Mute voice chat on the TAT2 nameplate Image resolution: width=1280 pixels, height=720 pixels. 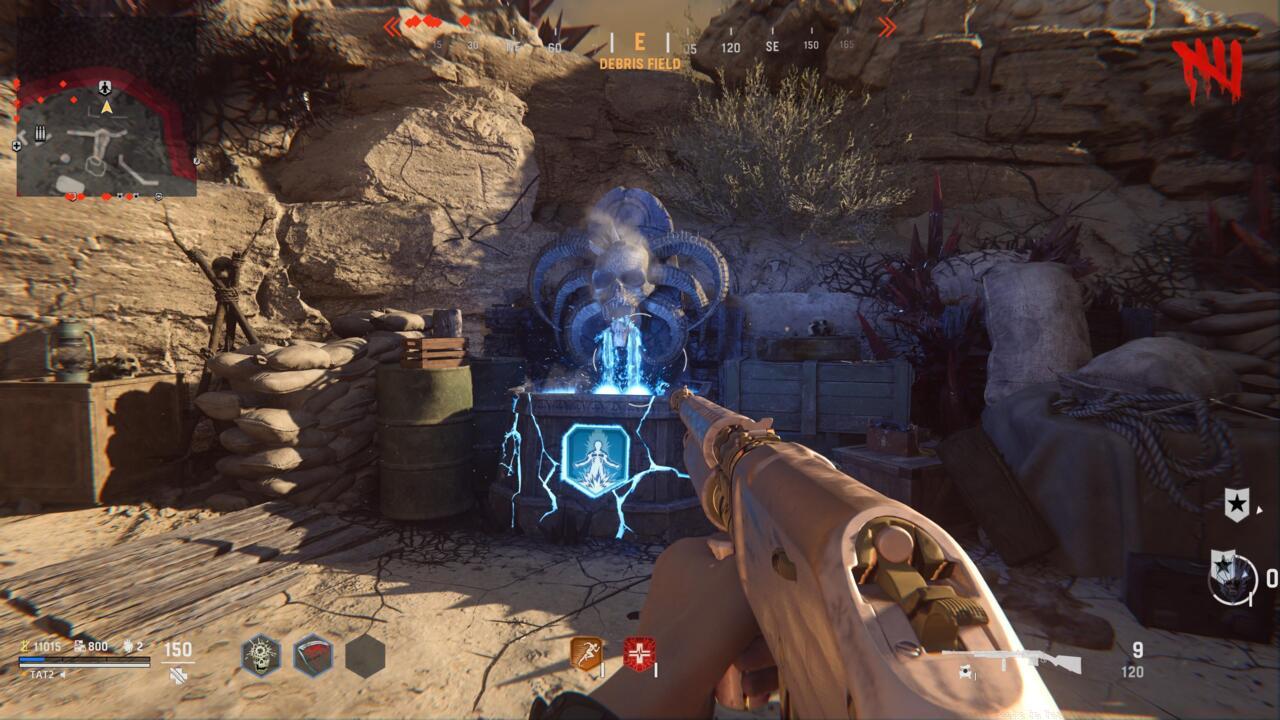click(63, 674)
